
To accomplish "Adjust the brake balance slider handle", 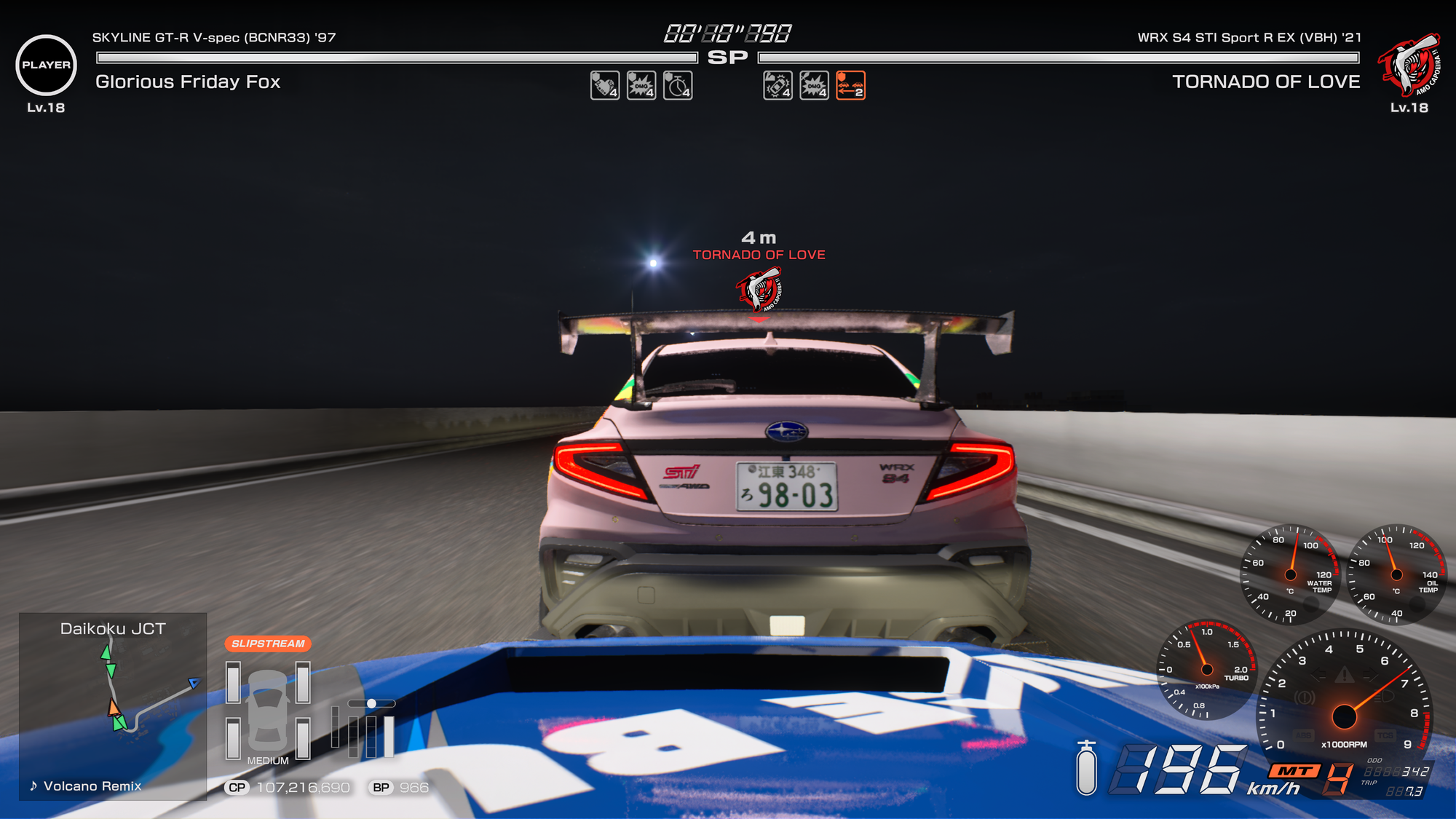I will click(373, 703).
